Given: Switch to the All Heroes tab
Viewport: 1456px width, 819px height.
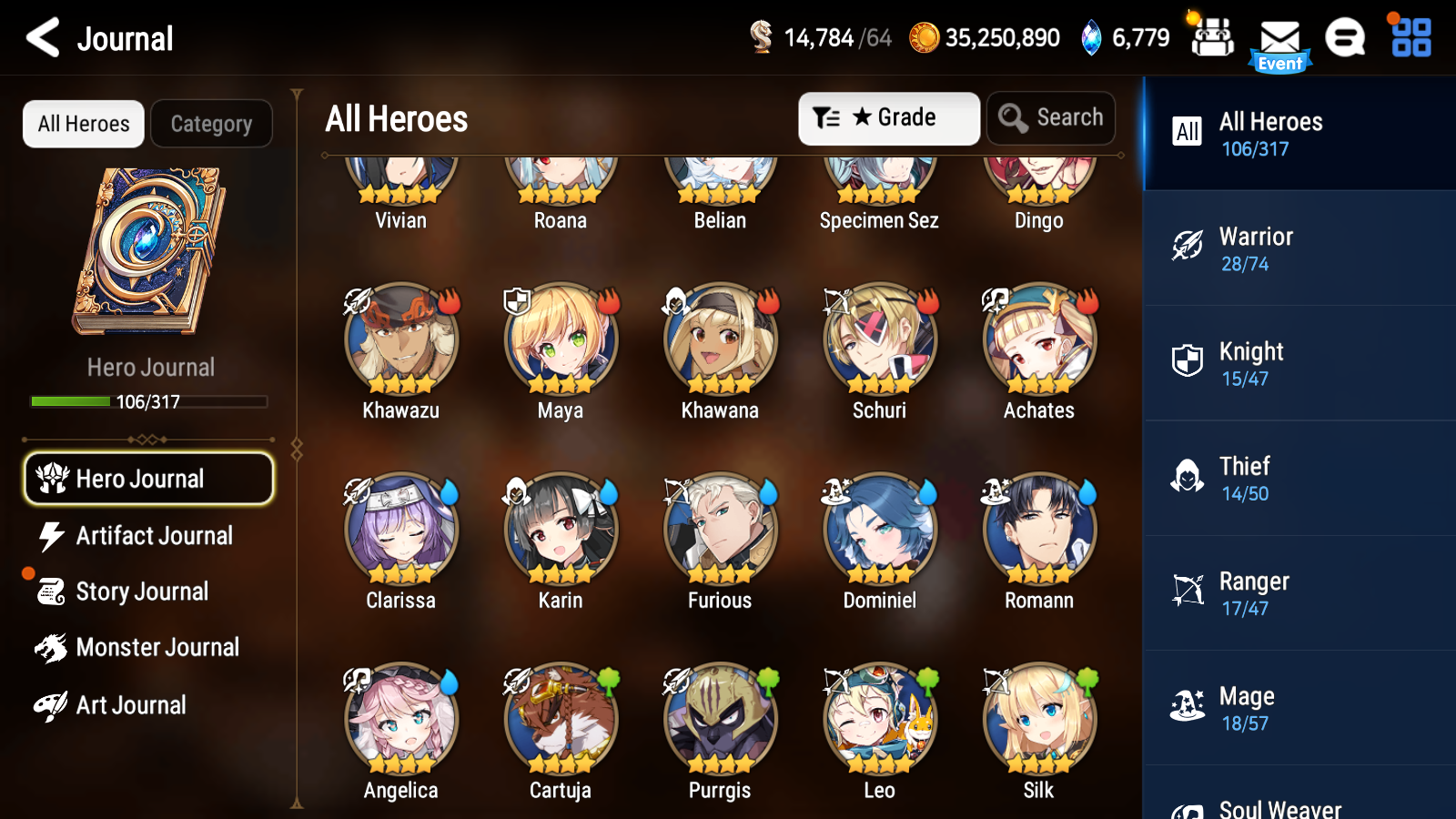Looking at the screenshot, I should (x=83, y=124).
